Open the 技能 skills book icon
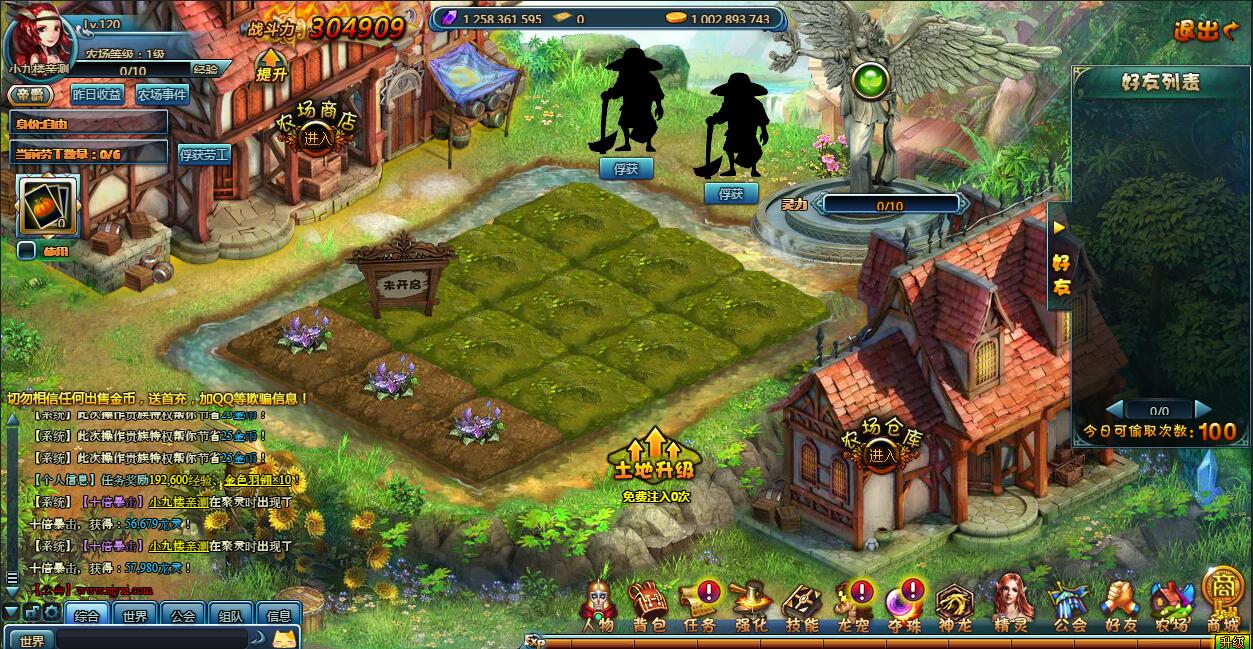 click(802, 606)
